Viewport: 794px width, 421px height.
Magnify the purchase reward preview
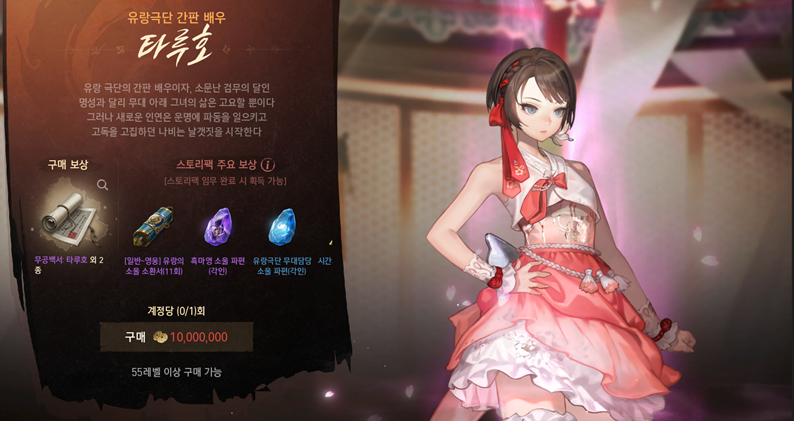pos(102,185)
